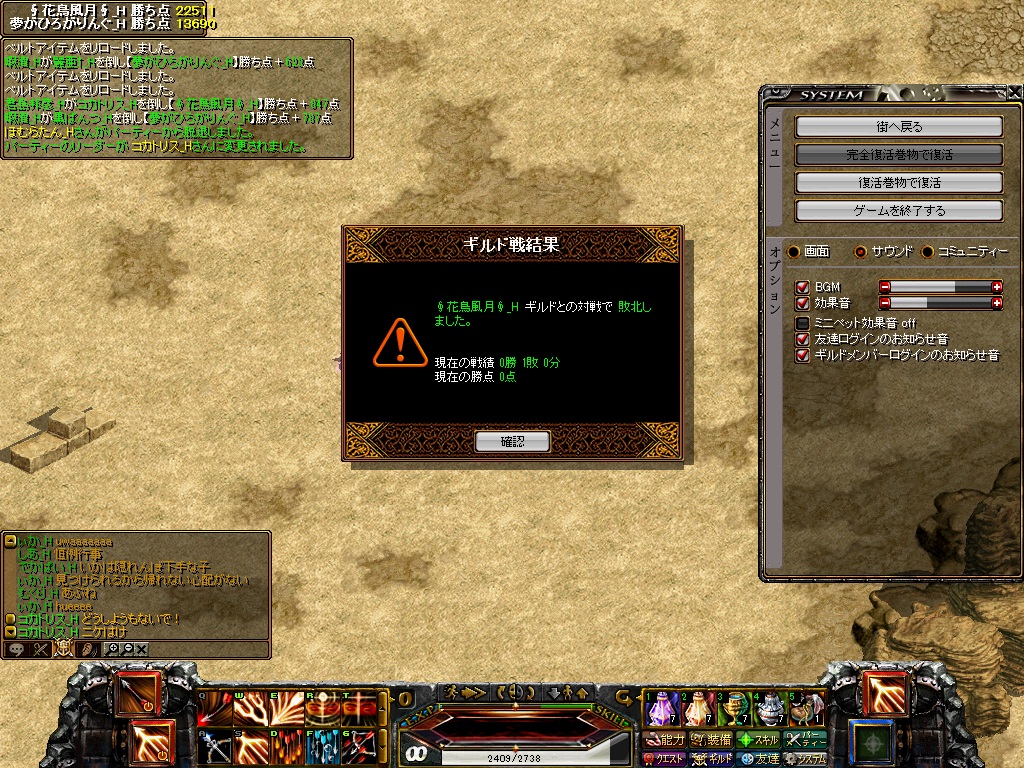
Task: Toggle the BGM checkbox
Action: click(x=802, y=287)
